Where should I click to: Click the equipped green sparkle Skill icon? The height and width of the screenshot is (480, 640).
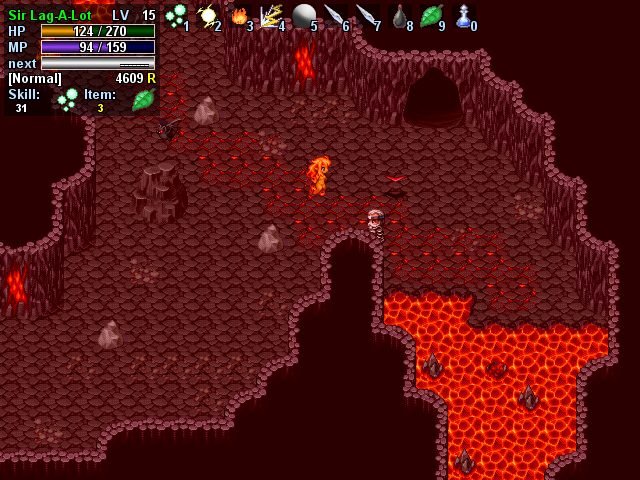pos(68,99)
